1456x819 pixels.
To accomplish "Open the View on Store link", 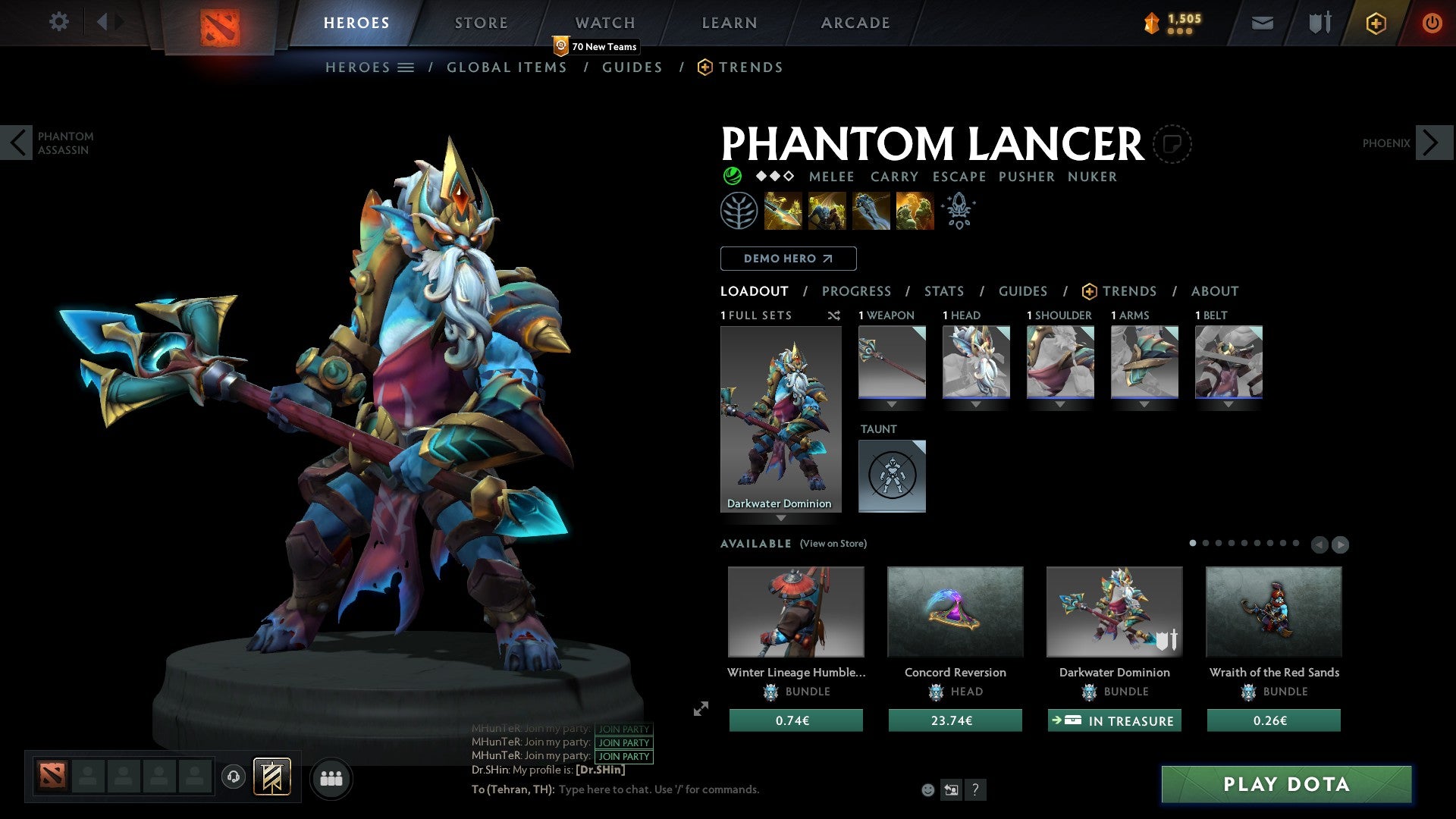I will pos(833,544).
